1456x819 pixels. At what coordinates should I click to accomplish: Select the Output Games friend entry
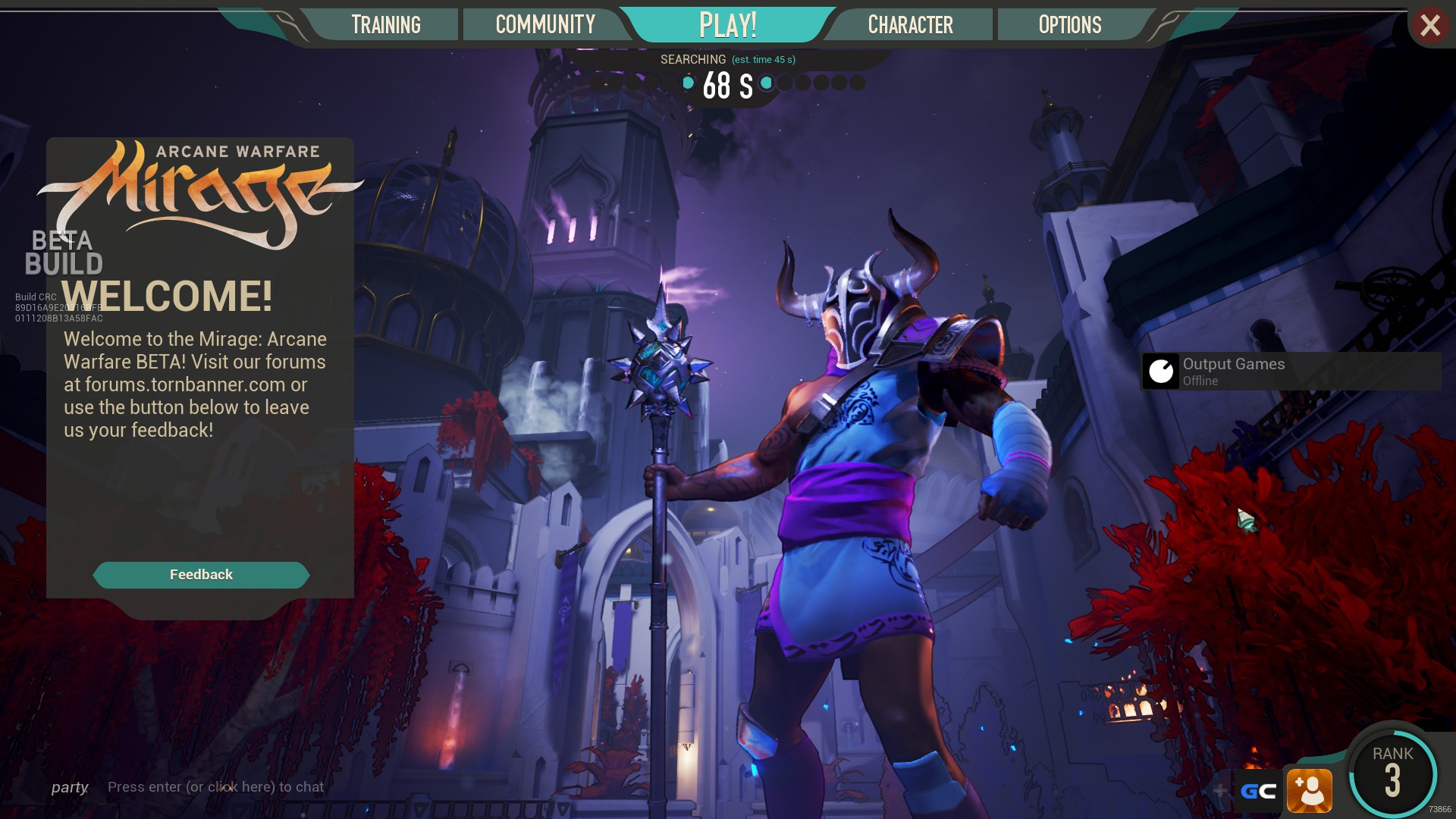click(1291, 372)
